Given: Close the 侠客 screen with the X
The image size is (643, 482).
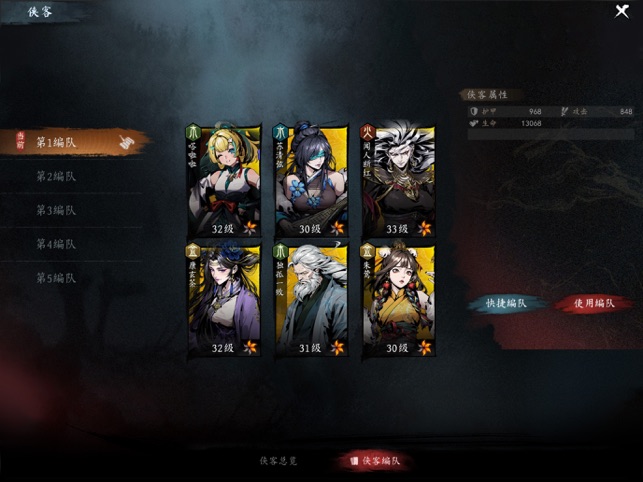Looking at the screenshot, I should point(622,12).
